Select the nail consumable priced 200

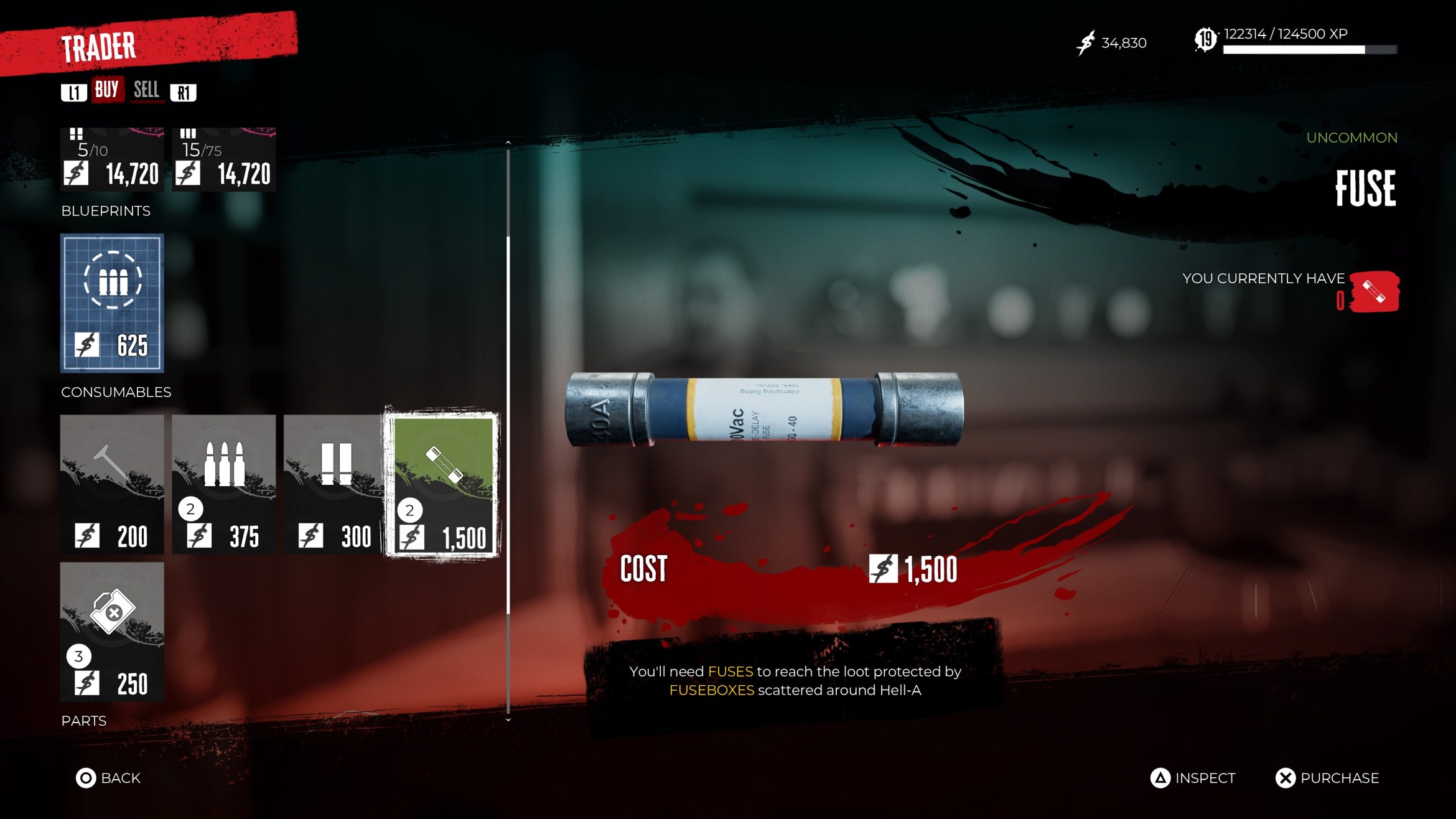111,485
